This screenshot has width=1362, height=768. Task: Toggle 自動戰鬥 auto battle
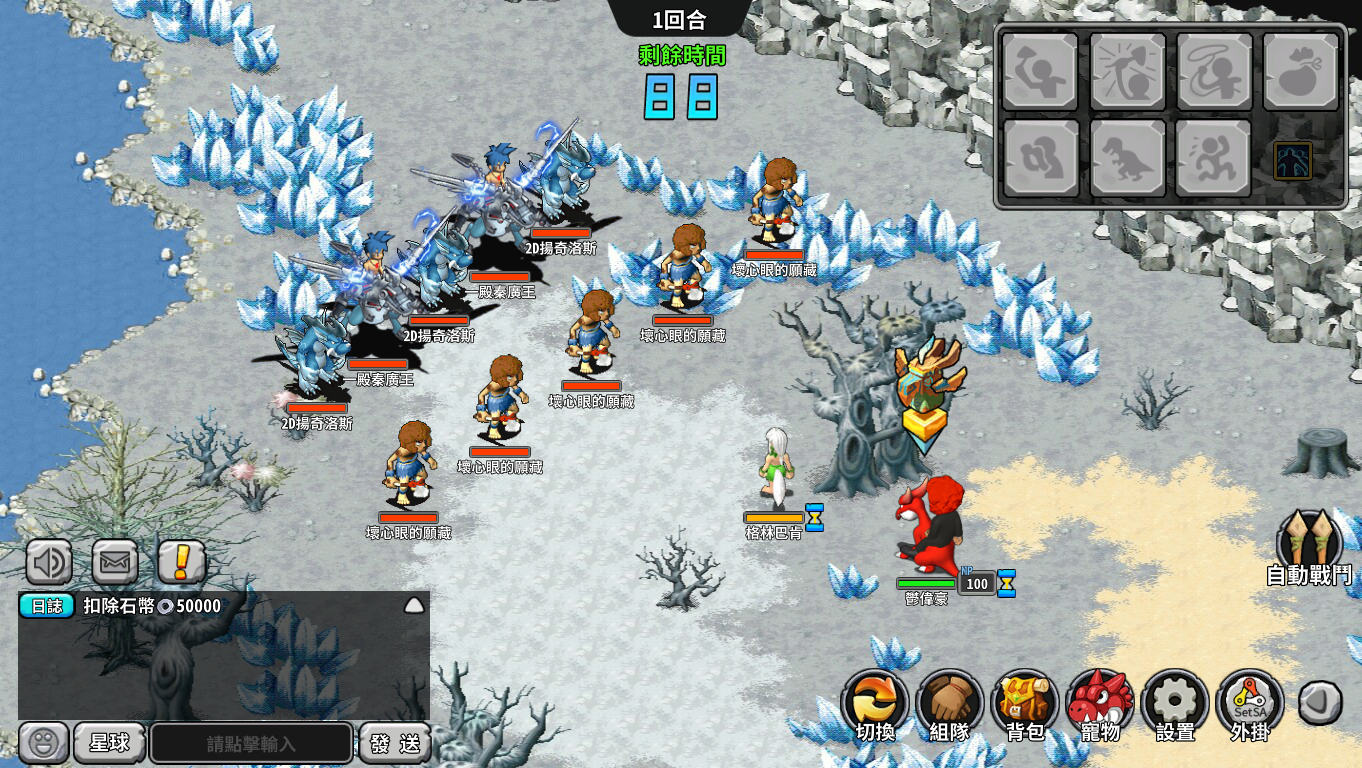click(1308, 548)
